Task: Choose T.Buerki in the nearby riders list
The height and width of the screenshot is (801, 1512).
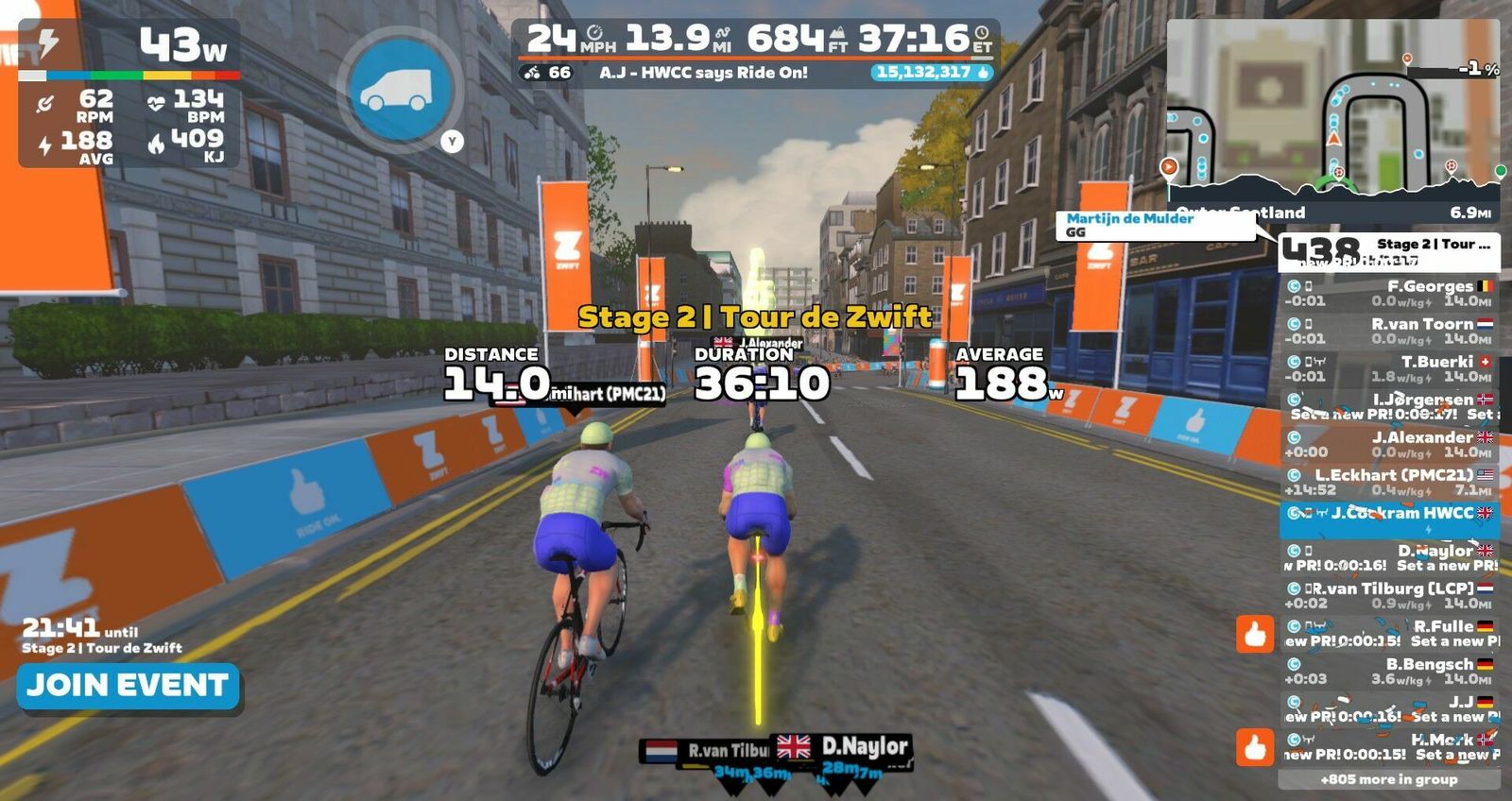Action: click(1389, 368)
